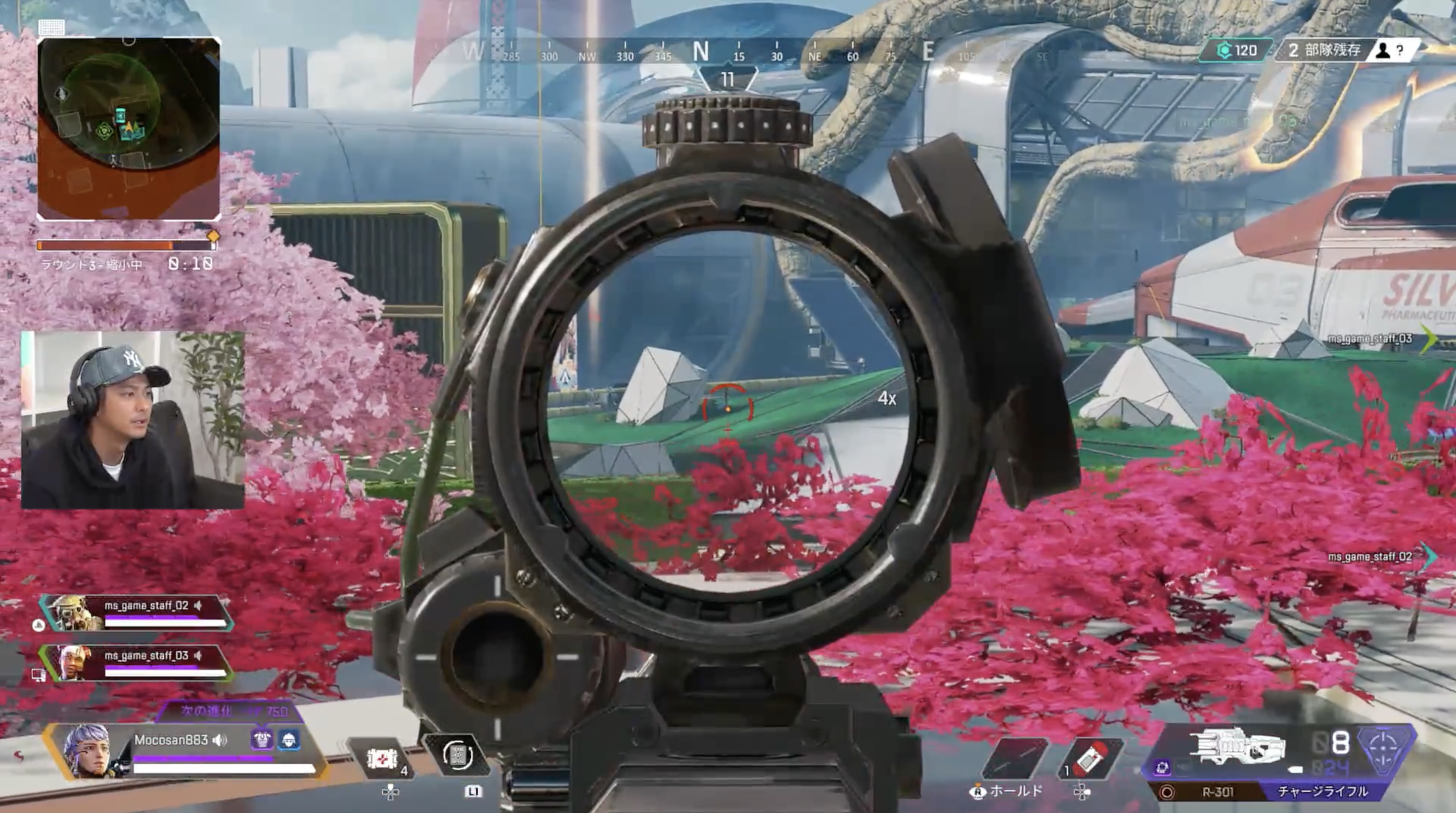Click the Mocosan883 player portrait
The image size is (1456, 813).
click(86, 752)
